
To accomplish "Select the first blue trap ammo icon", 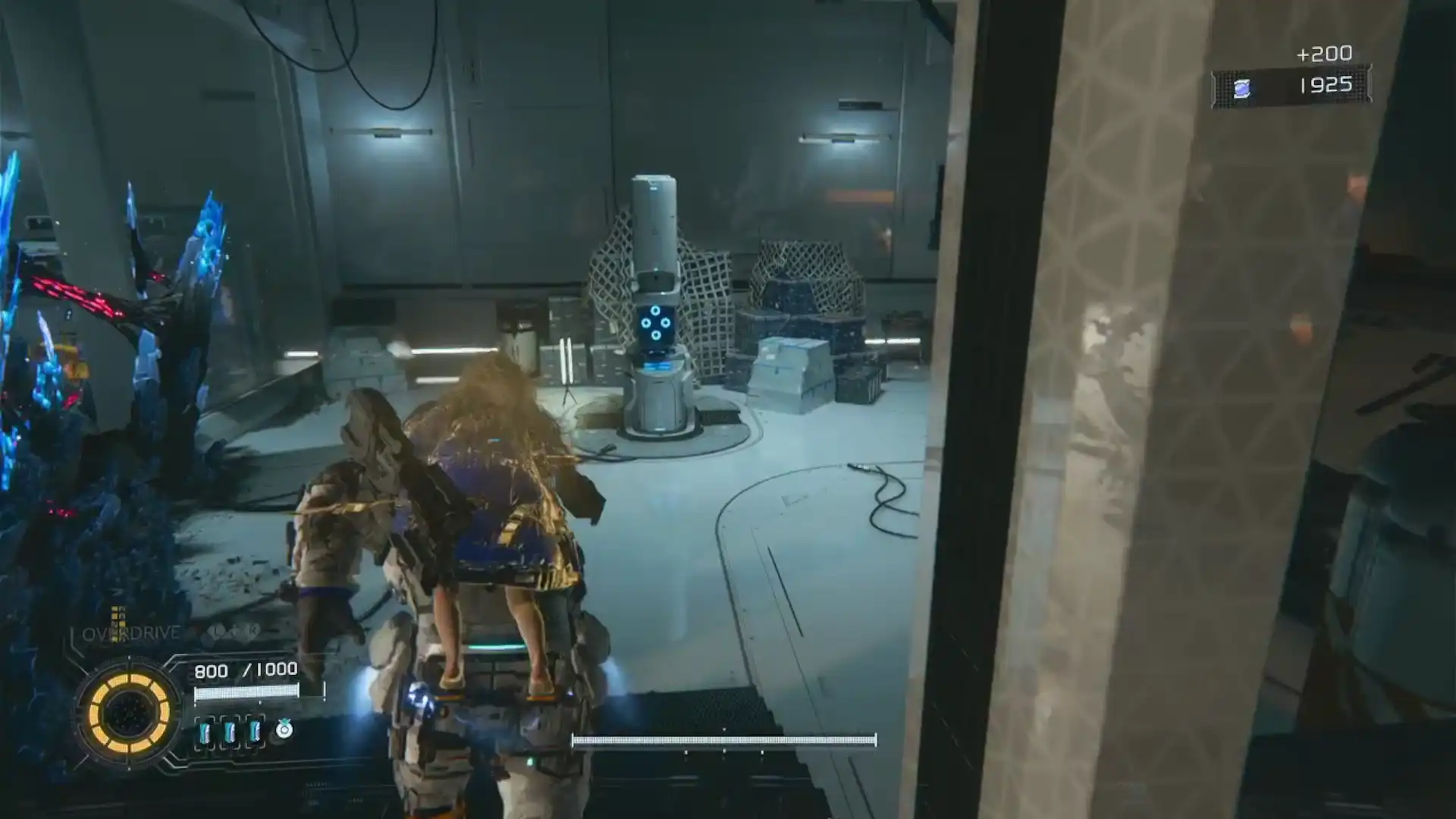I will click(205, 731).
